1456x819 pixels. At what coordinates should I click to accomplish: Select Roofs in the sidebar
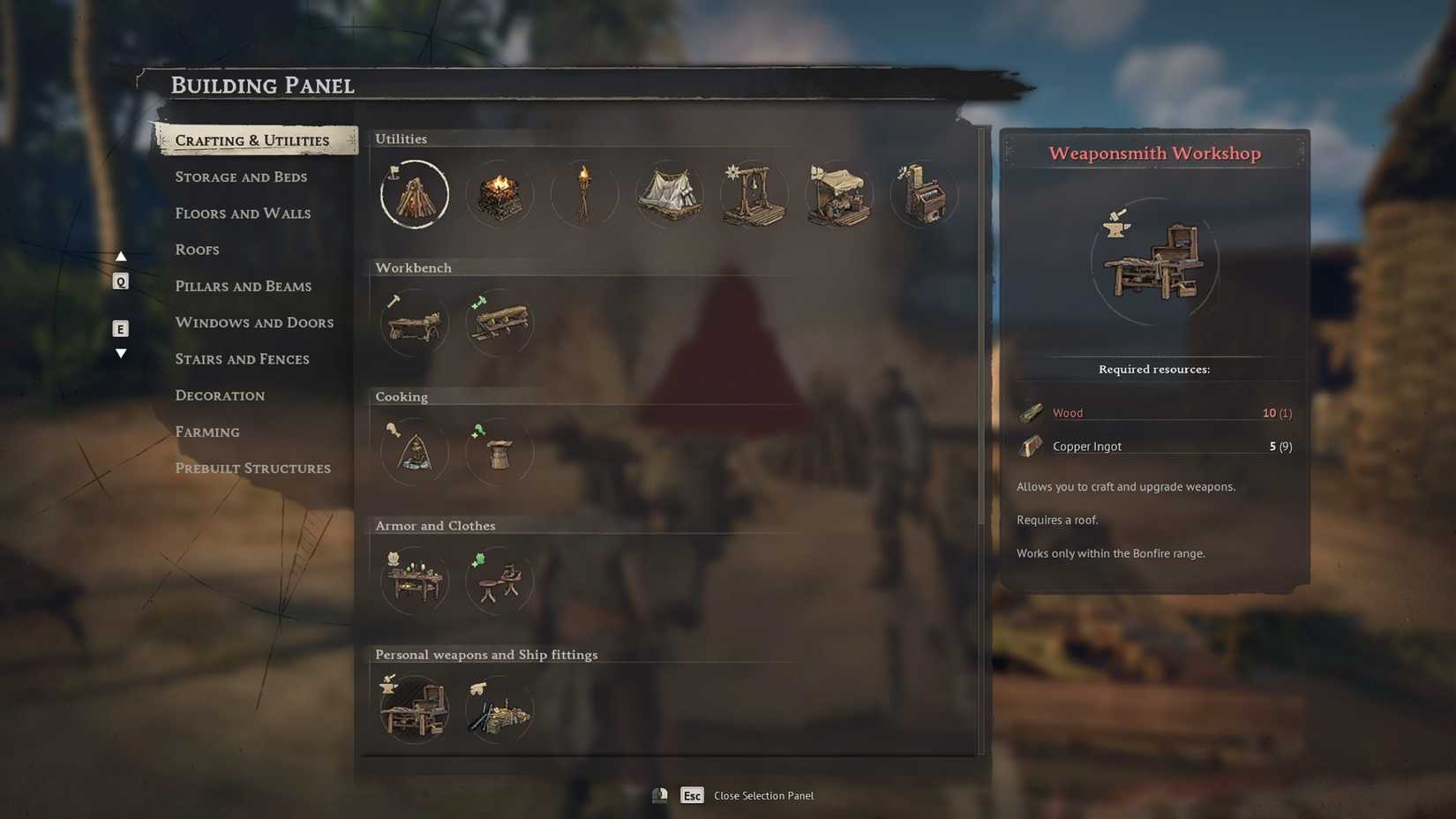pyautogui.click(x=197, y=250)
